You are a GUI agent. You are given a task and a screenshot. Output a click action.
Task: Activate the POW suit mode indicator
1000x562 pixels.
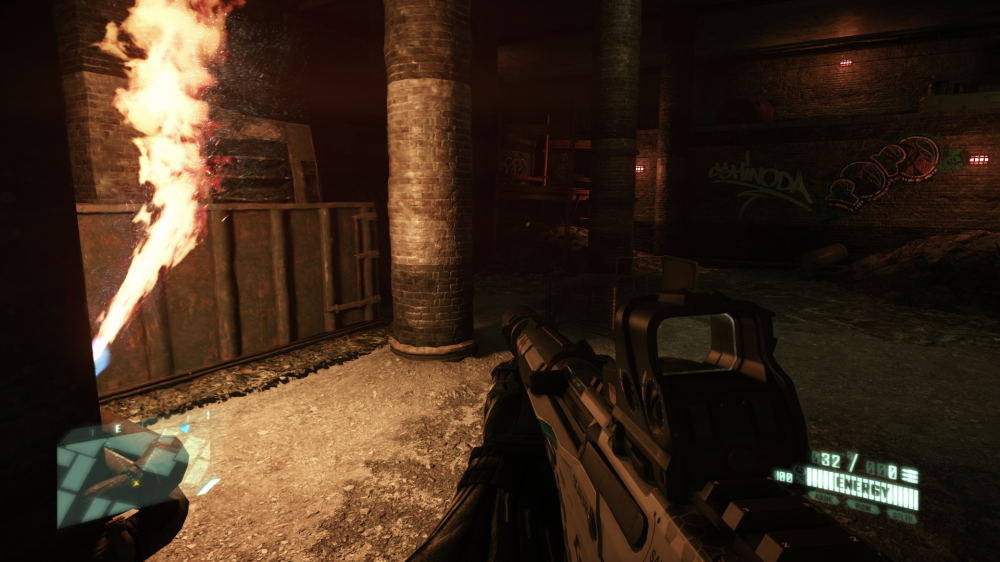(x=862, y=509)
